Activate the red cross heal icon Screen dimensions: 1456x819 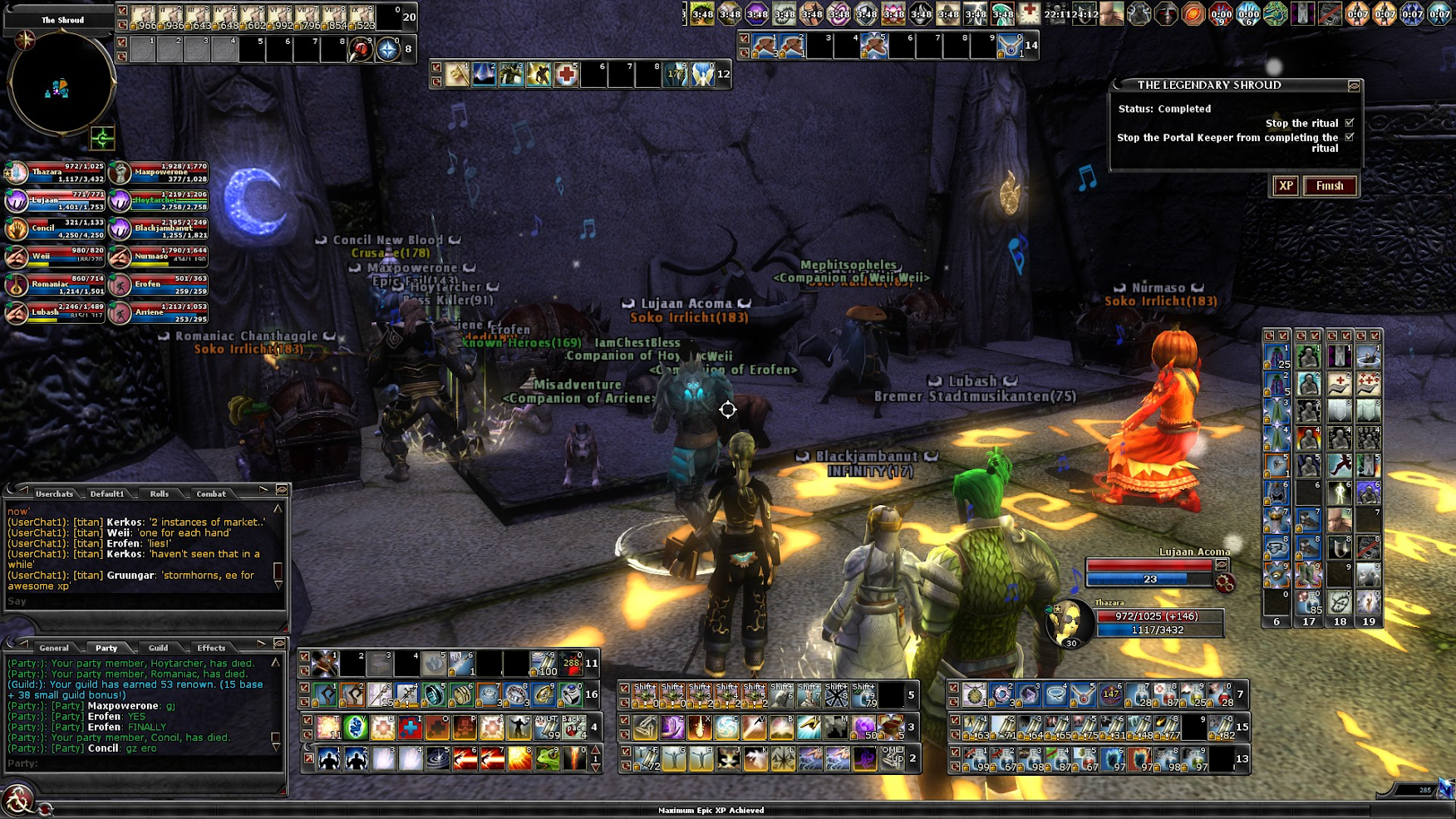tap(566, 75)
